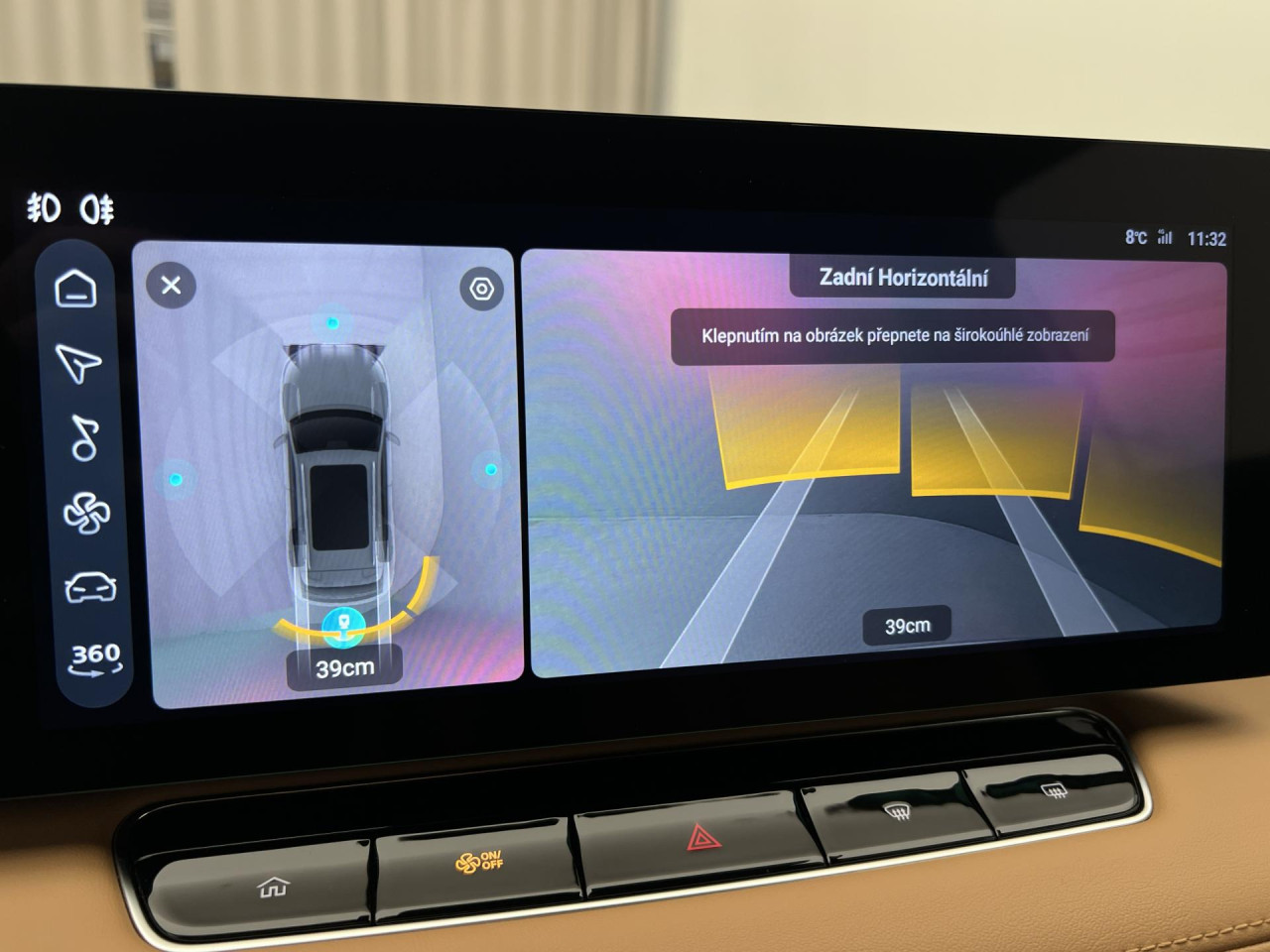Open camera settings with the hexagon gear icon

(481, 289)
